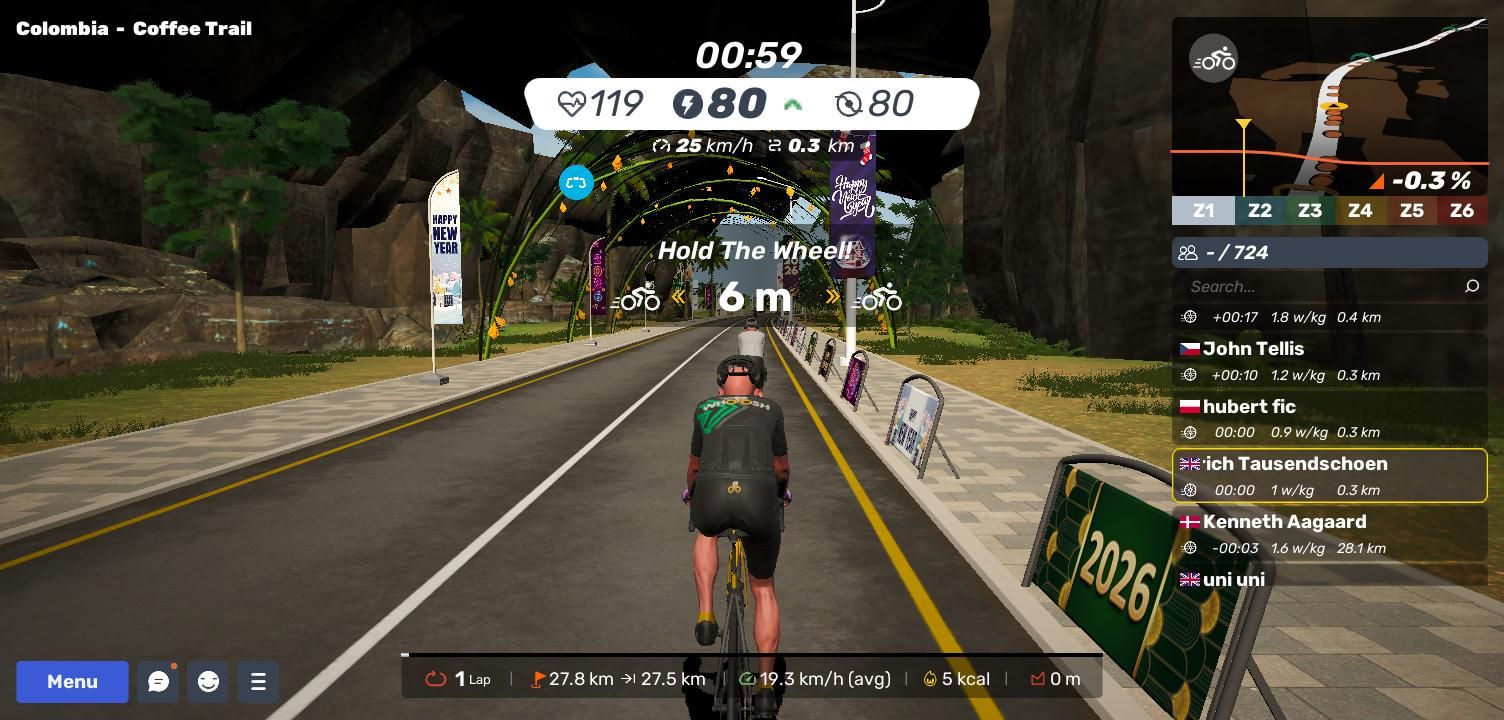The height and width of the screenshot is (720, 1504).
Task: Select the Z6 power zone
Action: [1462, 211]
